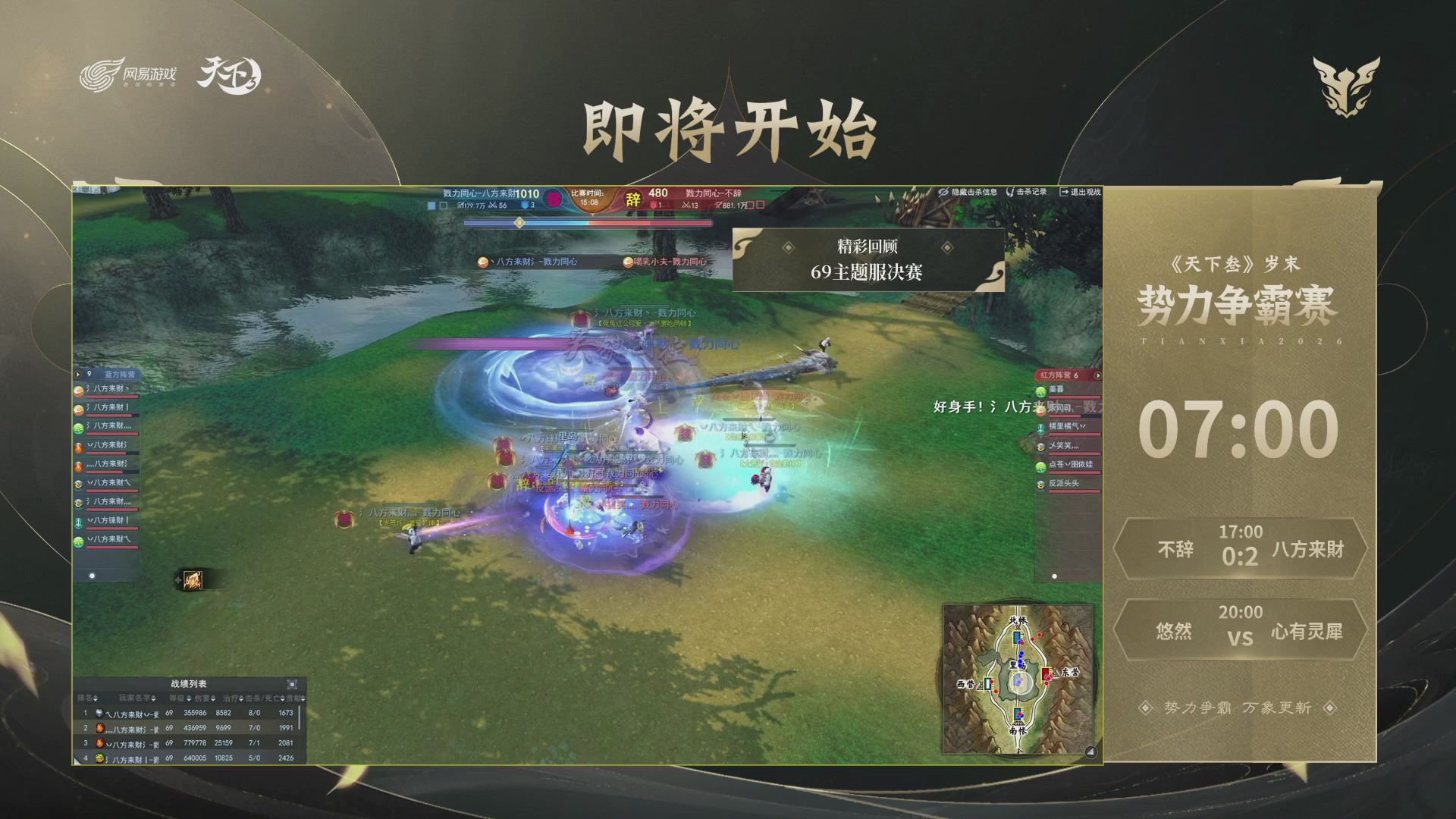Sort the 击杀/死亡 column arrows
The image size is (1456, 819).
283,698
